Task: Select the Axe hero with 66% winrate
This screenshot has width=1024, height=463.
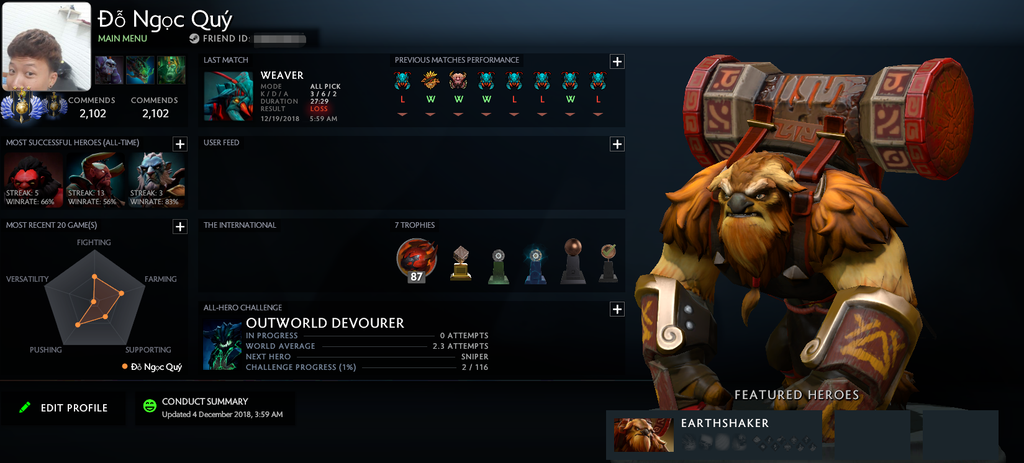Action: (x=34, y=179)
